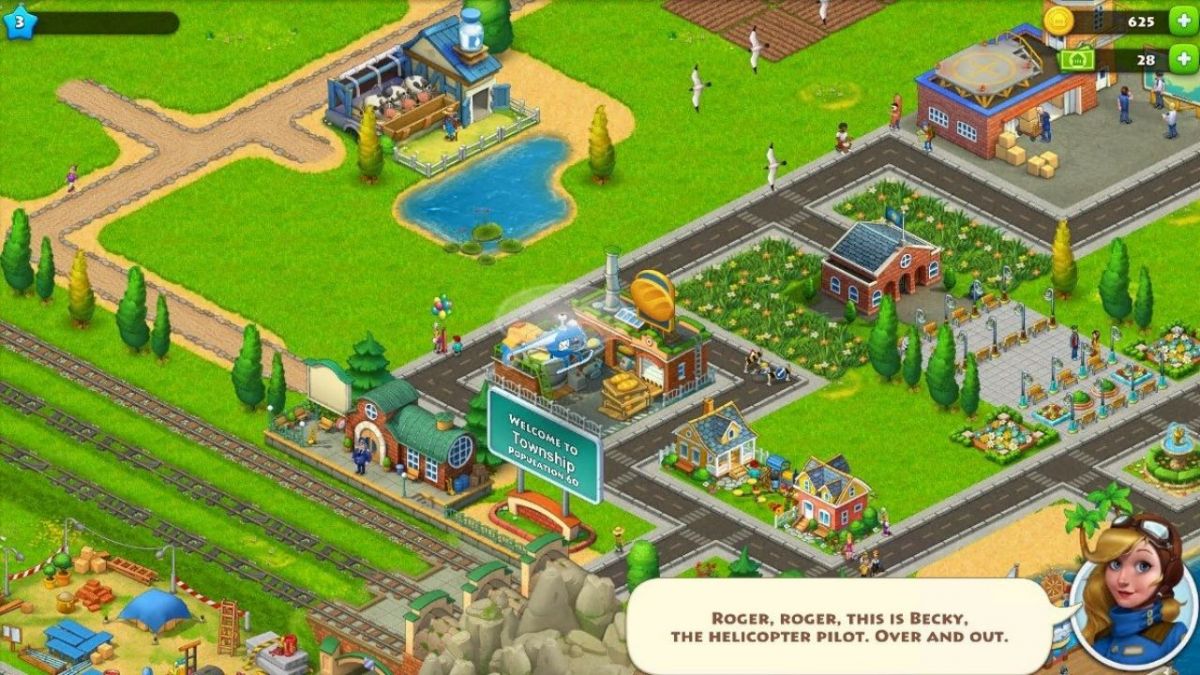The width and height of the screenshot is (1200, 675).
Task: Buy Township cash with the plus beside 28
Action: coord(1186,59)
